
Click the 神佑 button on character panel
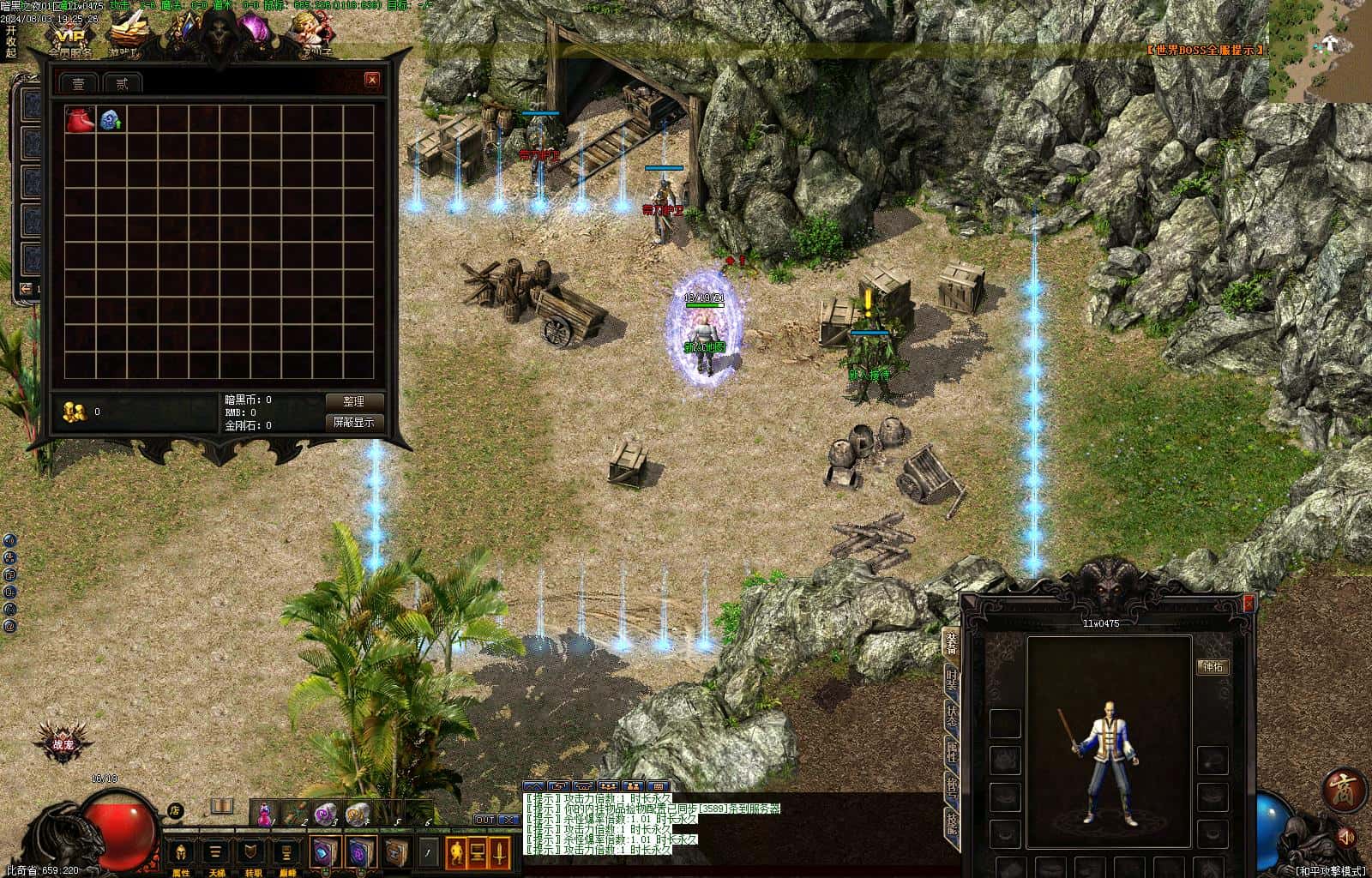[x=1213, y=666]
